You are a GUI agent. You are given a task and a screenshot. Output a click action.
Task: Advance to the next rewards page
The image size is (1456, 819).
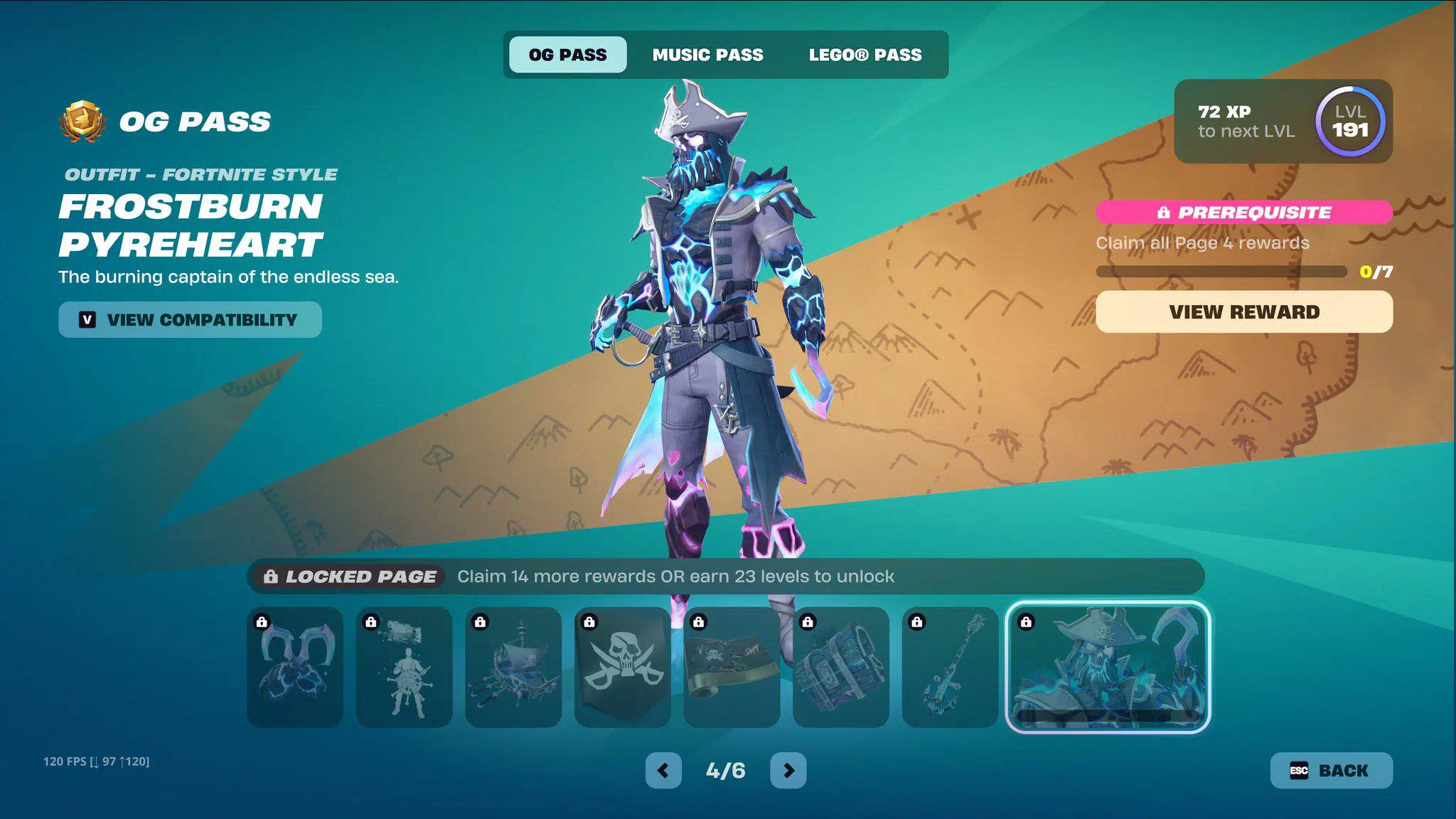[x=788, y=771]
